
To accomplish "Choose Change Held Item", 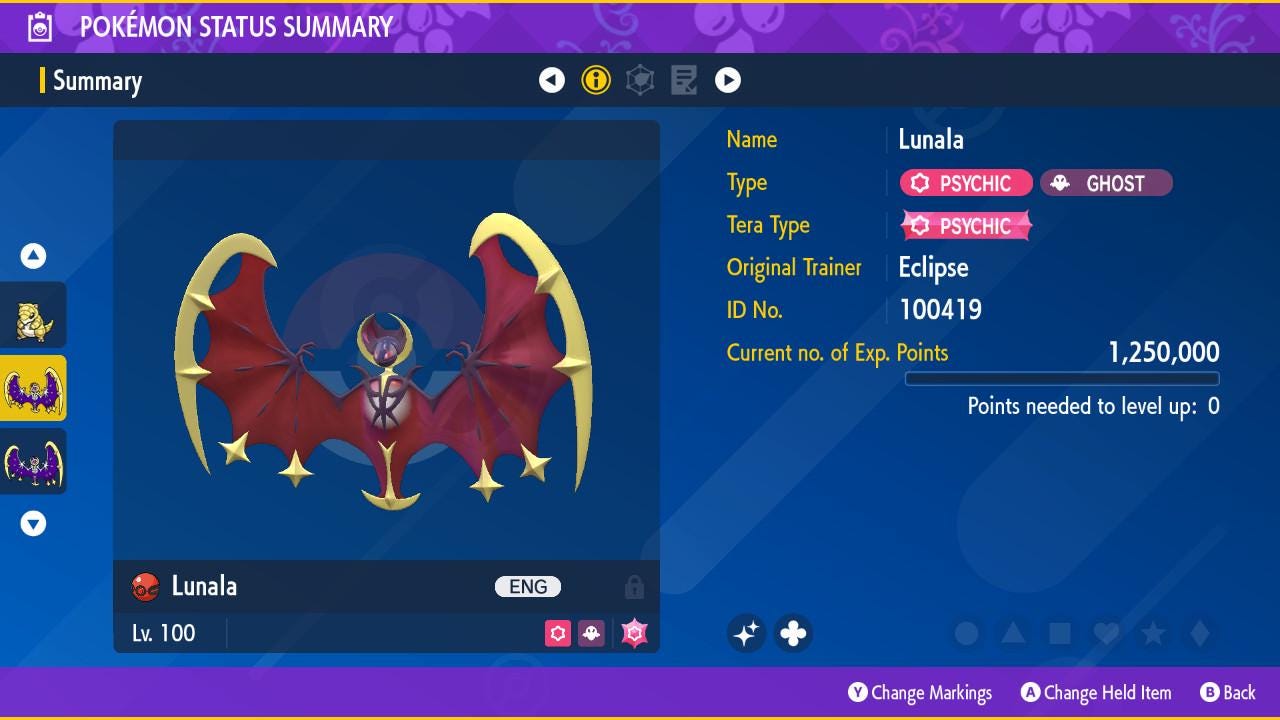I will [1096, 692].
